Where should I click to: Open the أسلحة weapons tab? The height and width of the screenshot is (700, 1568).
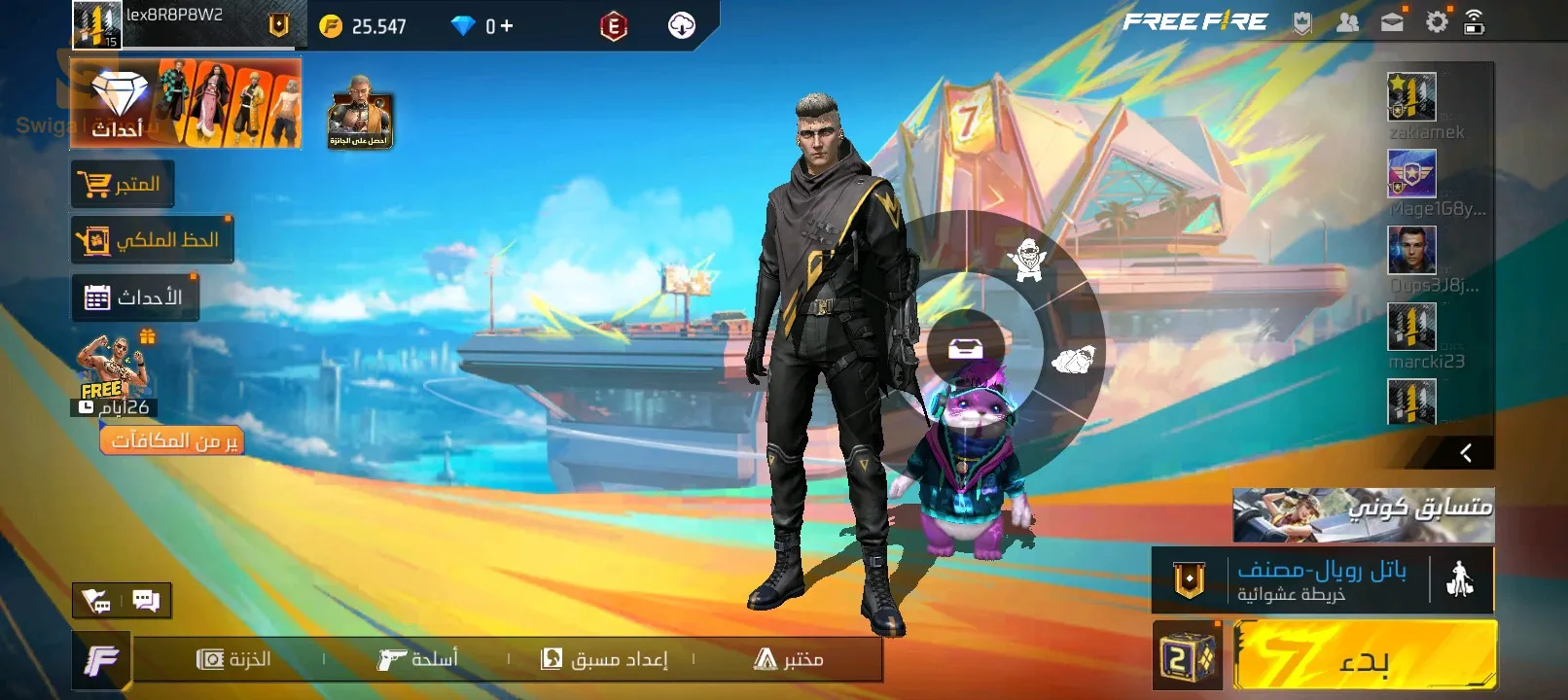tap(417, 659)
